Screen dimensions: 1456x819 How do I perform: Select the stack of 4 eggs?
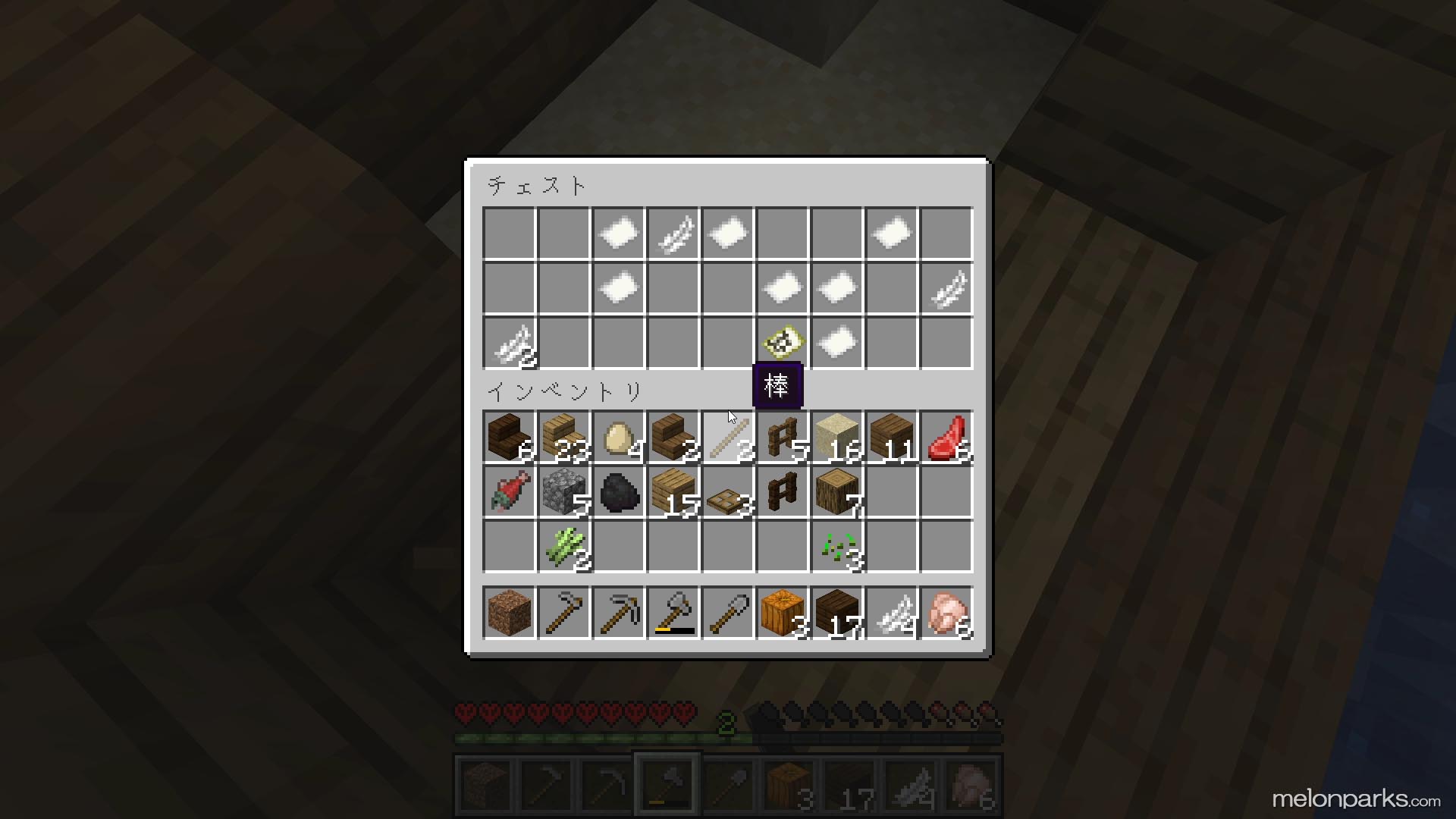618,438
